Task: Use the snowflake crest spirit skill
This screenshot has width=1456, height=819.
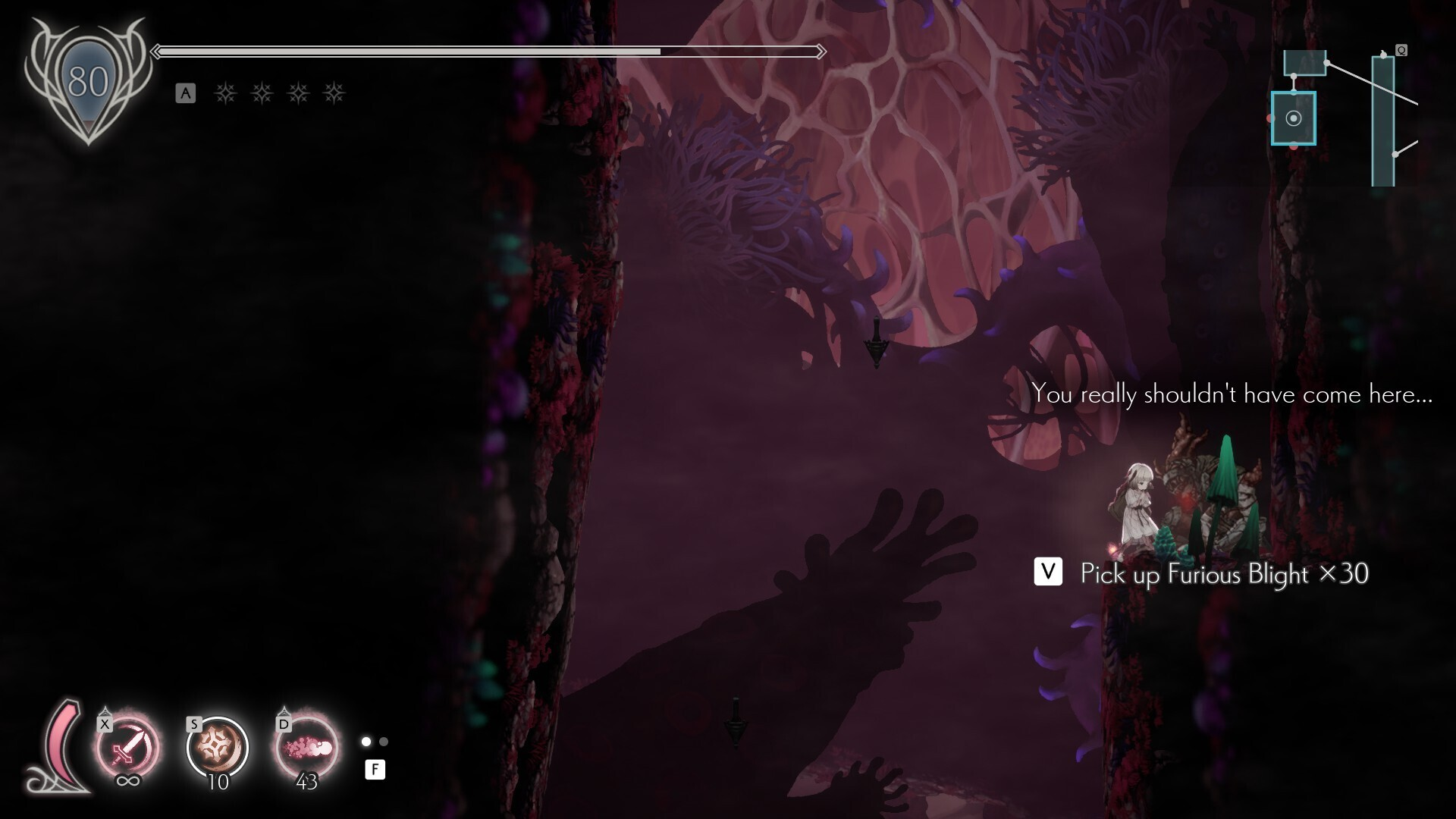Action: [218, 748]
